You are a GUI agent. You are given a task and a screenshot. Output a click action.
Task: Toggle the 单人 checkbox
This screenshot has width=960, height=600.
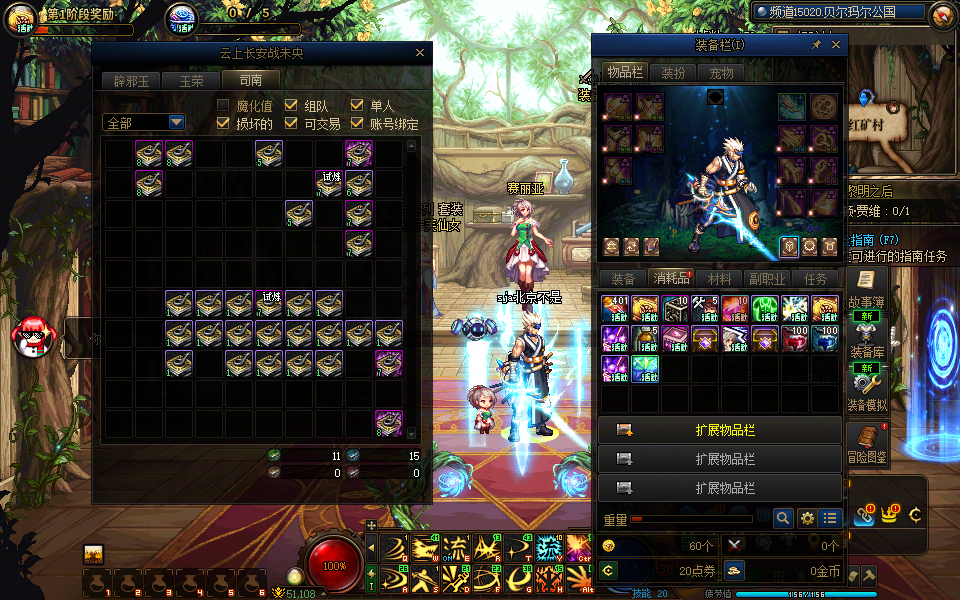pyautogui.click(x=357, y=105)
